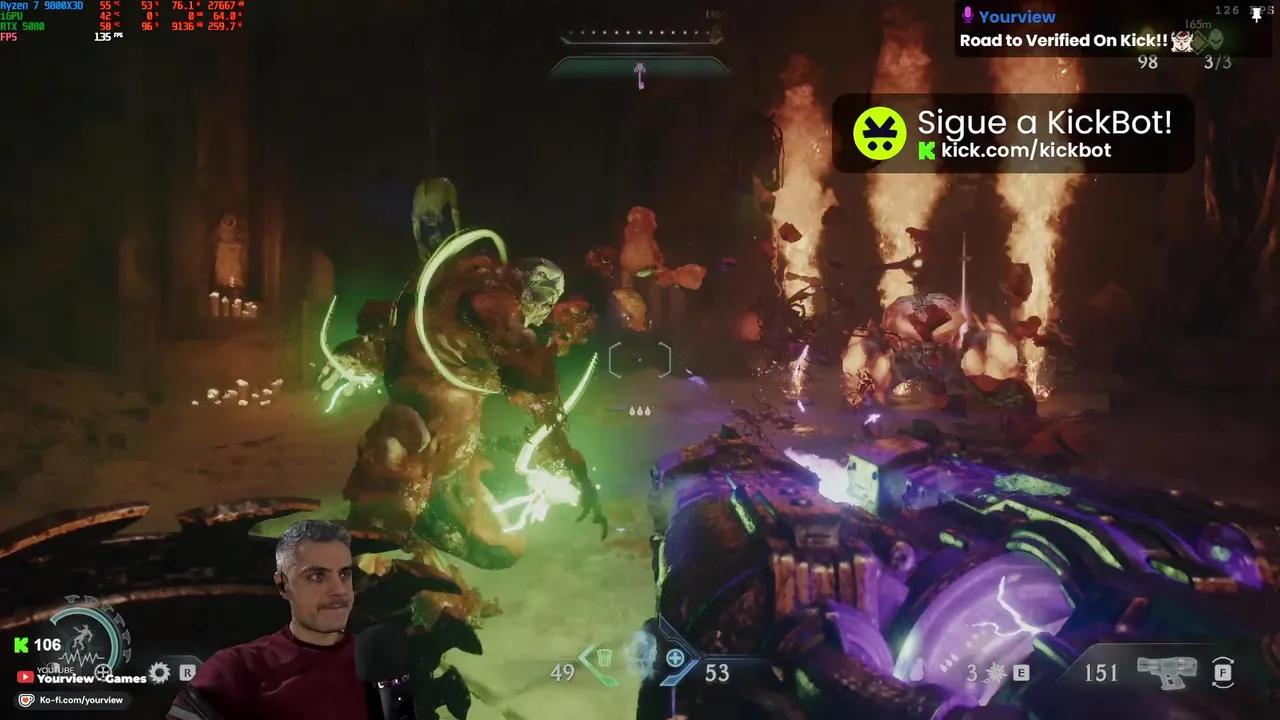Image resolution: width=1280 pixels, height=720 pixels.
Task: Click the demon counter showing 98
Action: [1148, 62]
